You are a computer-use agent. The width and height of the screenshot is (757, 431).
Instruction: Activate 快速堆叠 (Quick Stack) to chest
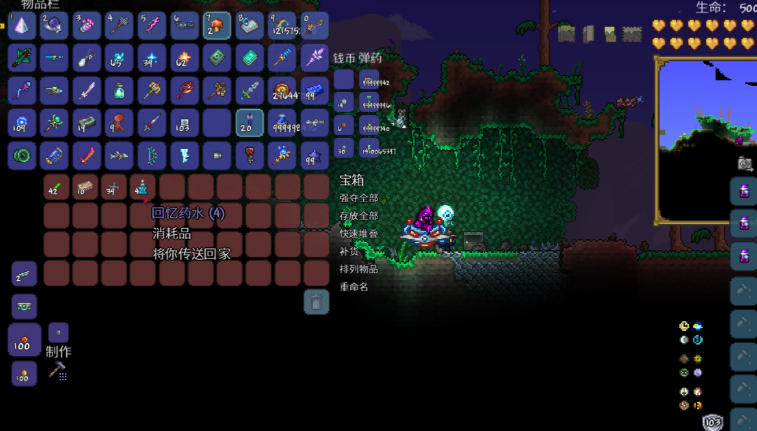click(x=358, y=233)
